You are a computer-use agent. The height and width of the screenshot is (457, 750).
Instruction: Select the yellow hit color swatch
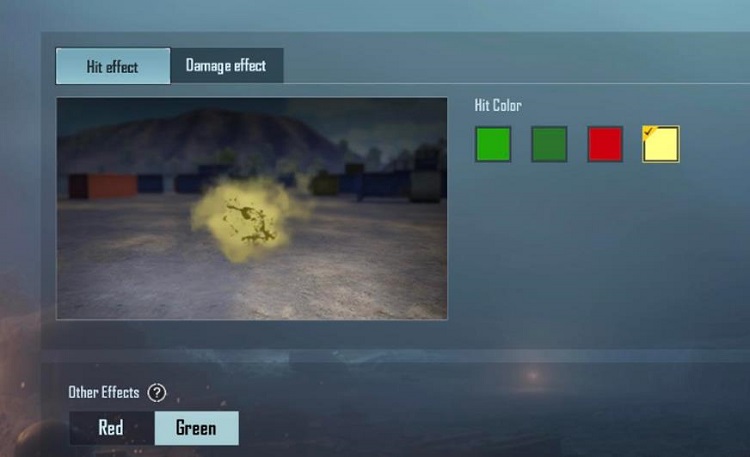pyautogui.click(x=661, y=144)
